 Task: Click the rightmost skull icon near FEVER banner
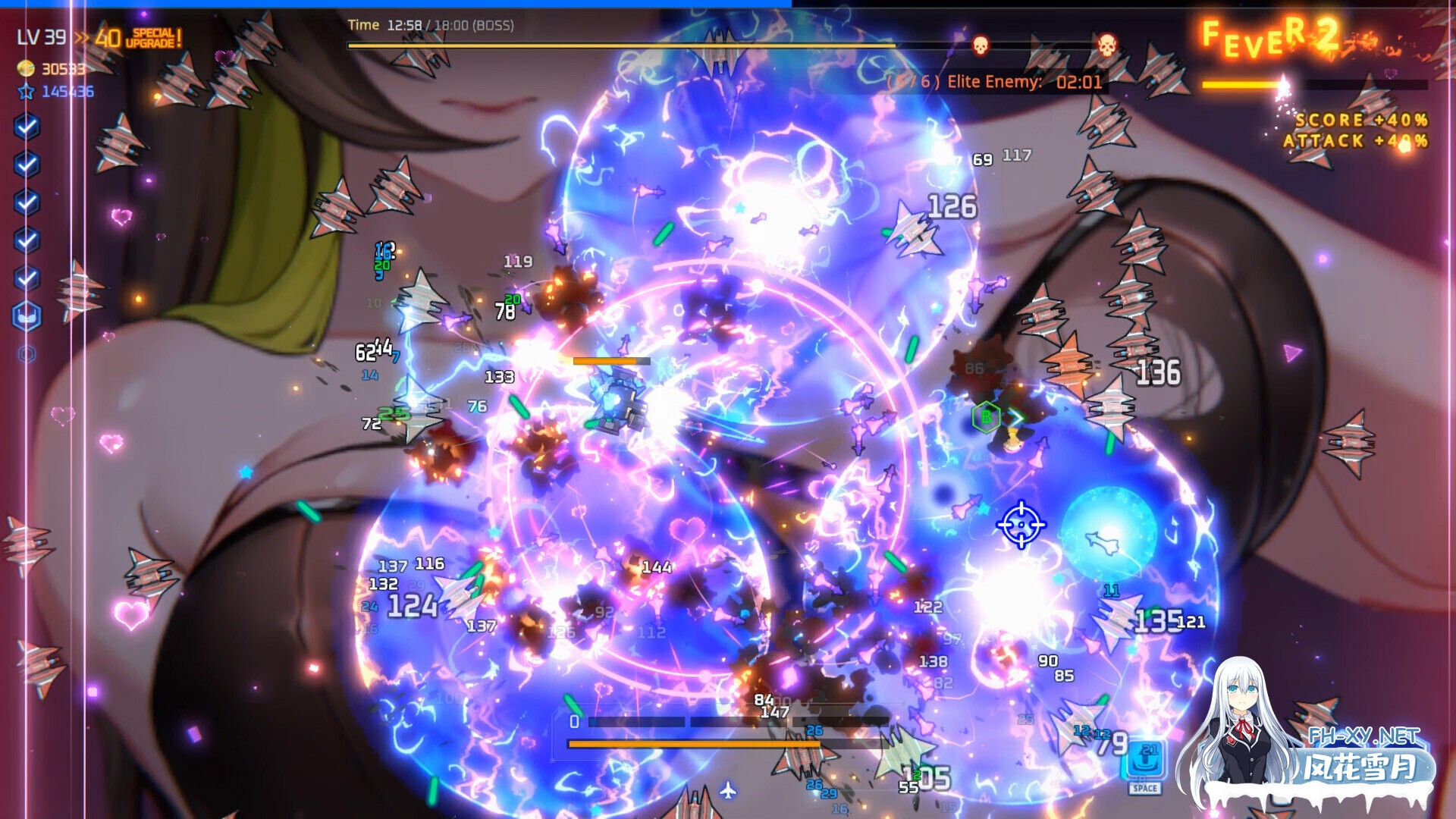coord(1106,45)
